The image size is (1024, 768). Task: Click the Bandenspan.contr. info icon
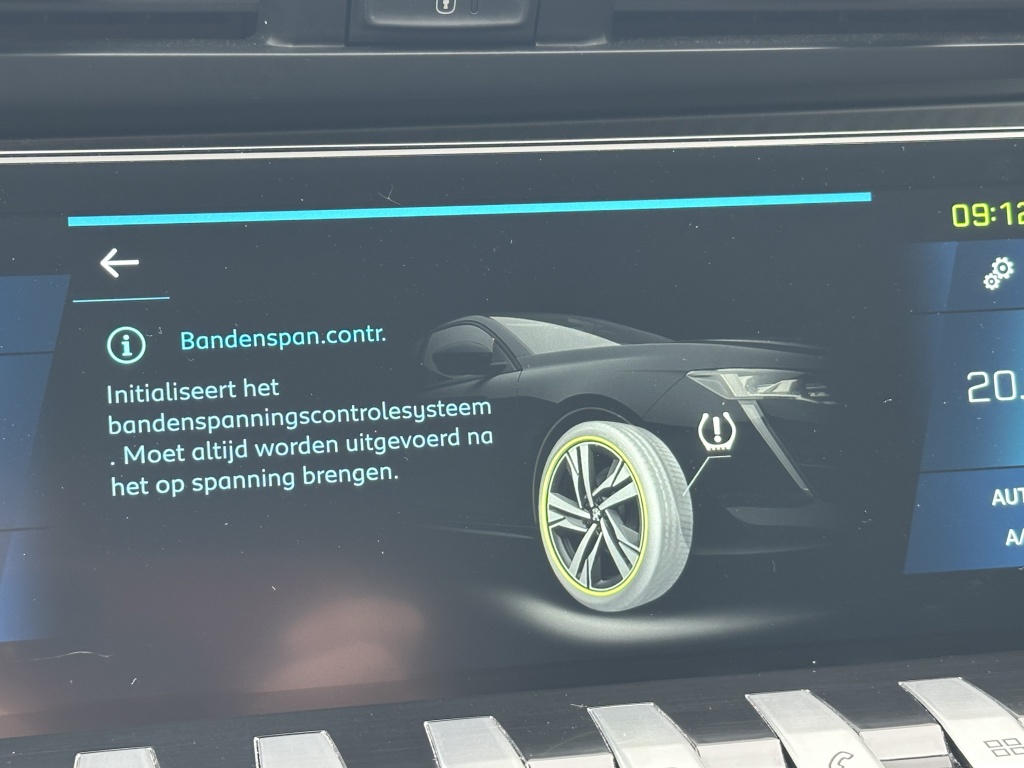click(127, 345)
